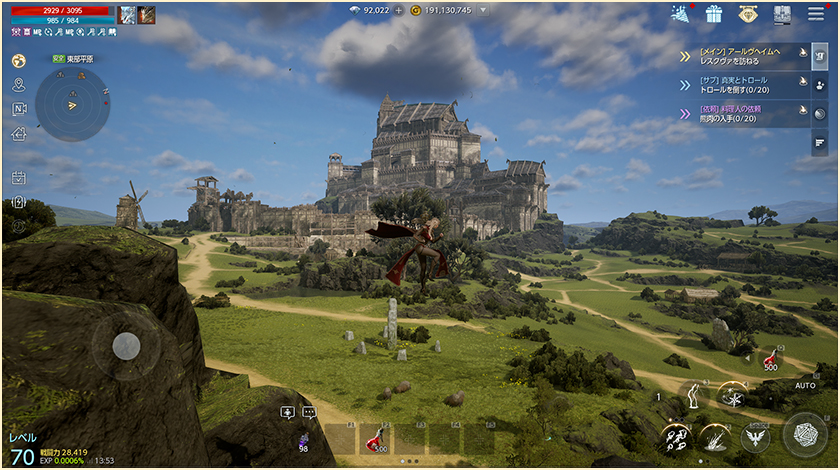Toggle AUTO battle mode
Screen dimensions: 840x470
(805, 385)
